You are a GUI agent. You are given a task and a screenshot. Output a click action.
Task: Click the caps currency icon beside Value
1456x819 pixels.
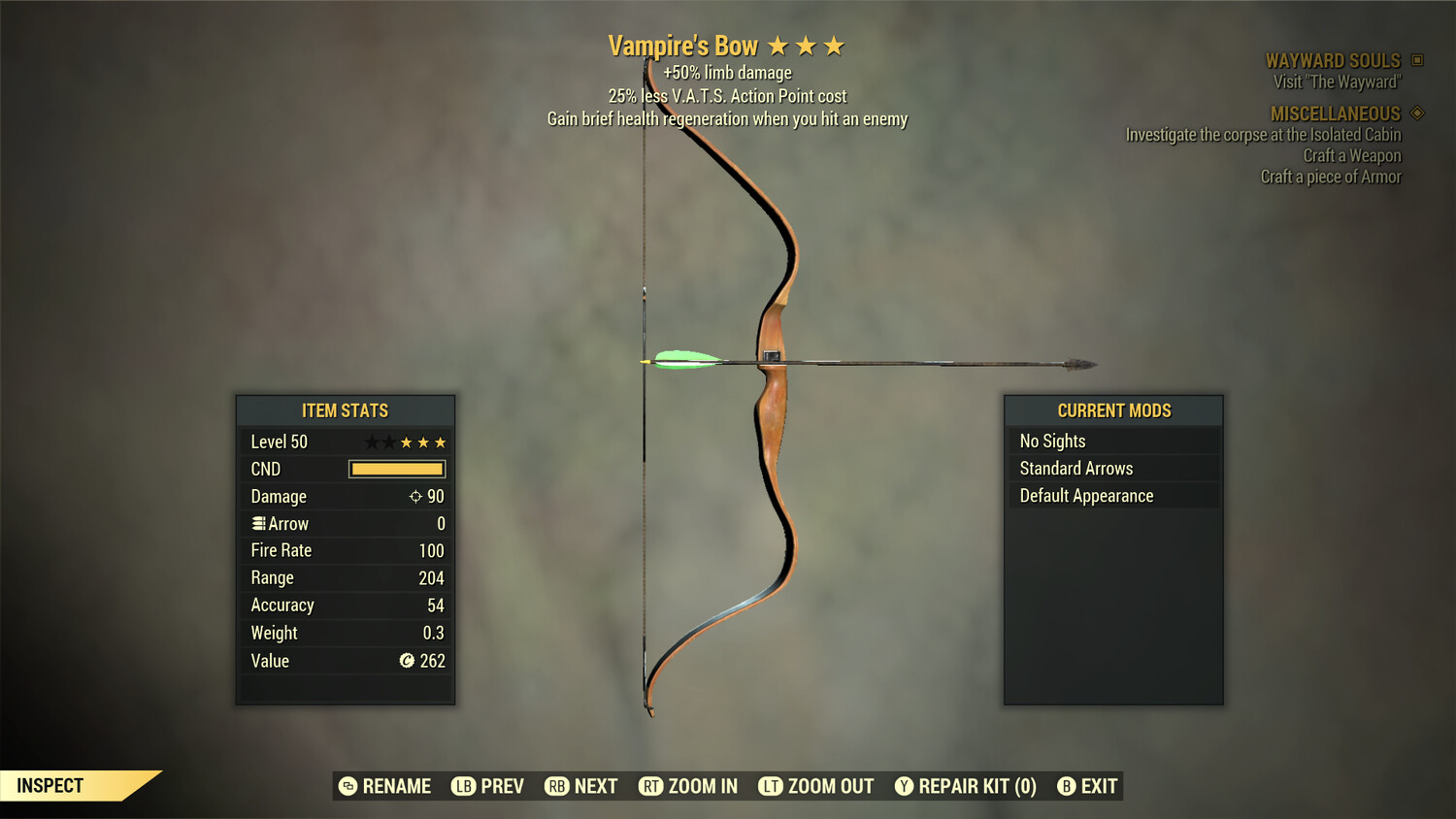pyautogui.click(x=406, y=661)
